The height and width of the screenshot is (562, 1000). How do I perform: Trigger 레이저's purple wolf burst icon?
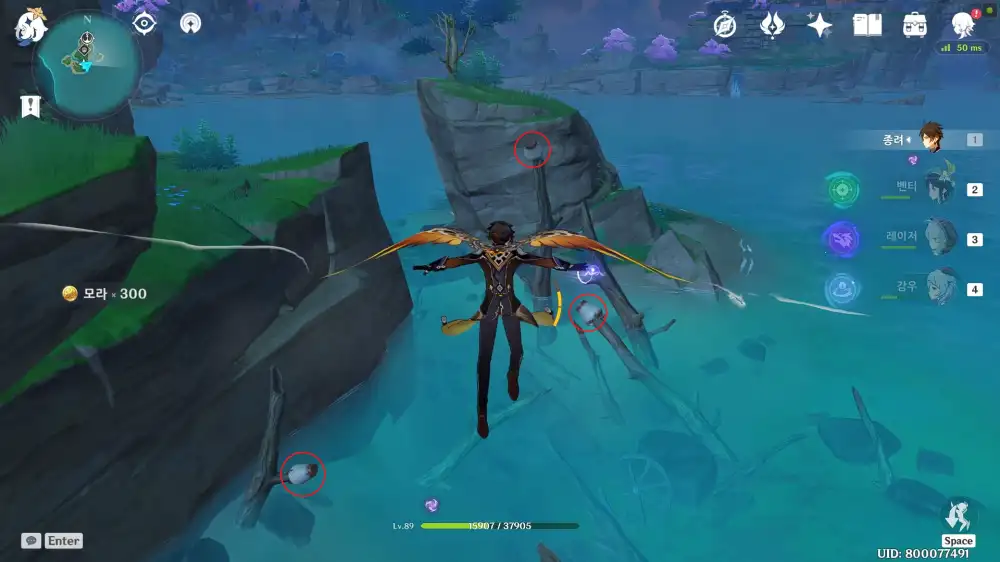(x=841, y=239)
